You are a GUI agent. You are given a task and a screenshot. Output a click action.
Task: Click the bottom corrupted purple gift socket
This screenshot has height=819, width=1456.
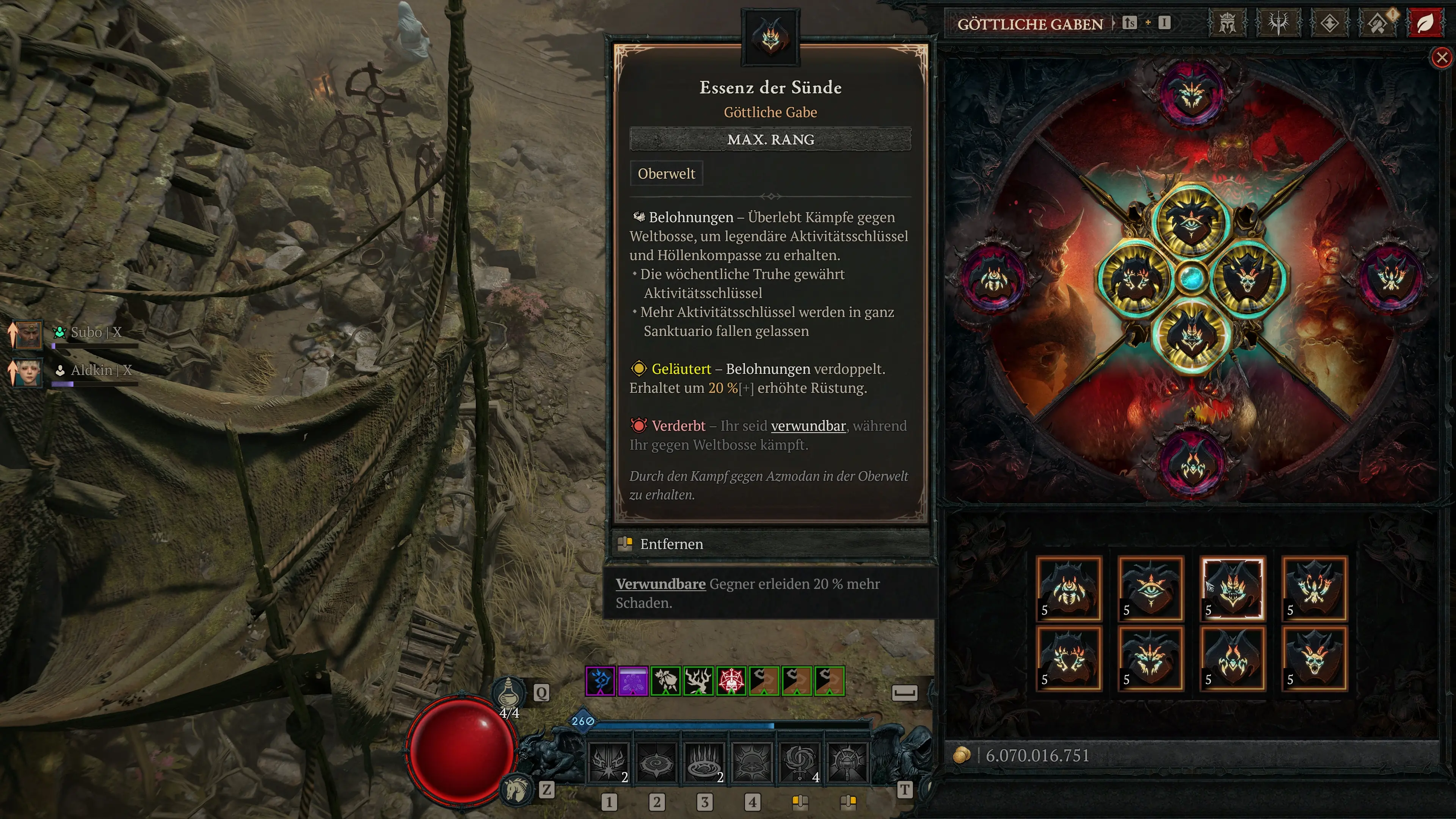click(1192, 463)
